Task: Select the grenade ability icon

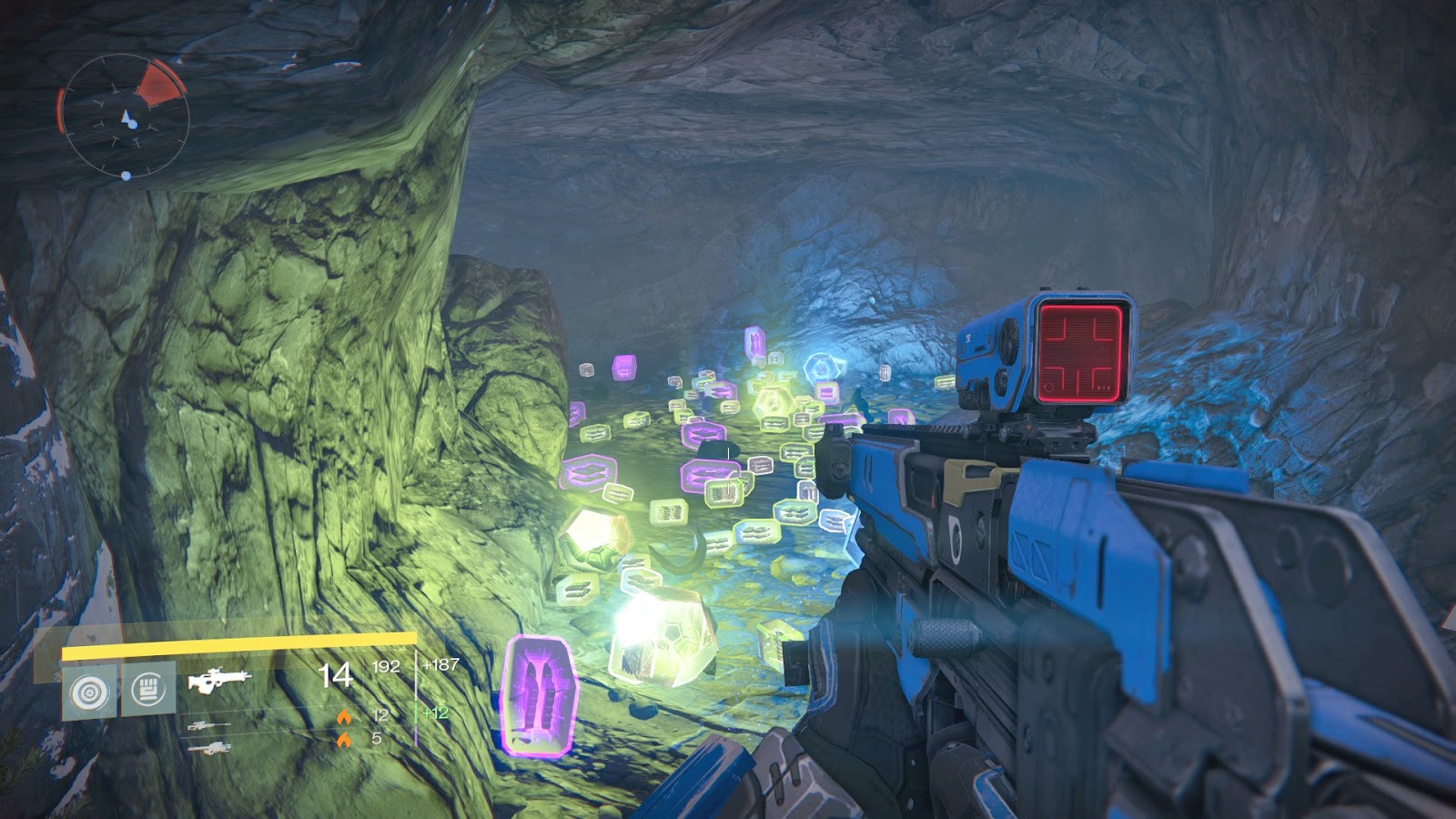Action: [x=89, y=692]
